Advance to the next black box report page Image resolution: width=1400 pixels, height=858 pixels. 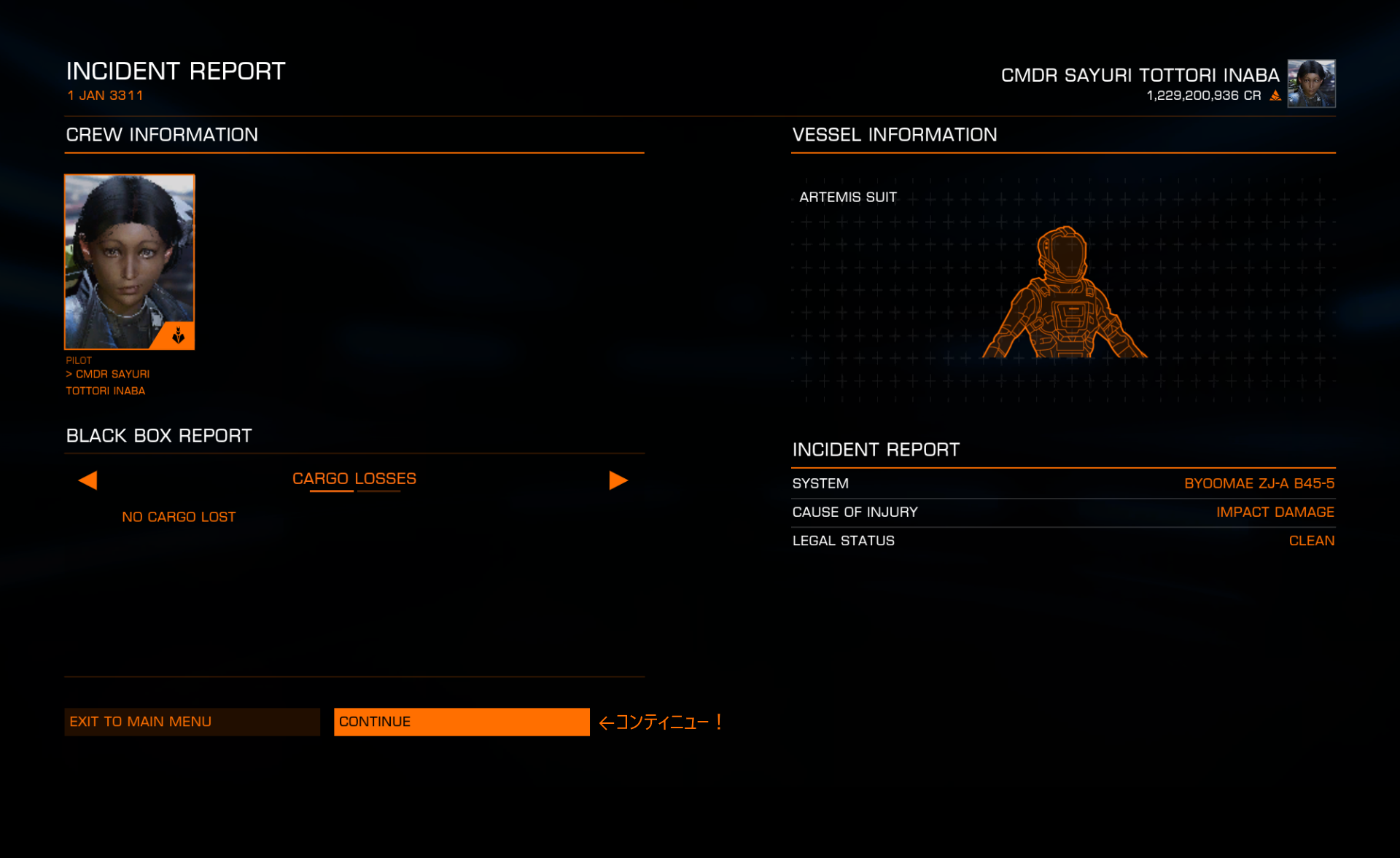coord(618,480)
